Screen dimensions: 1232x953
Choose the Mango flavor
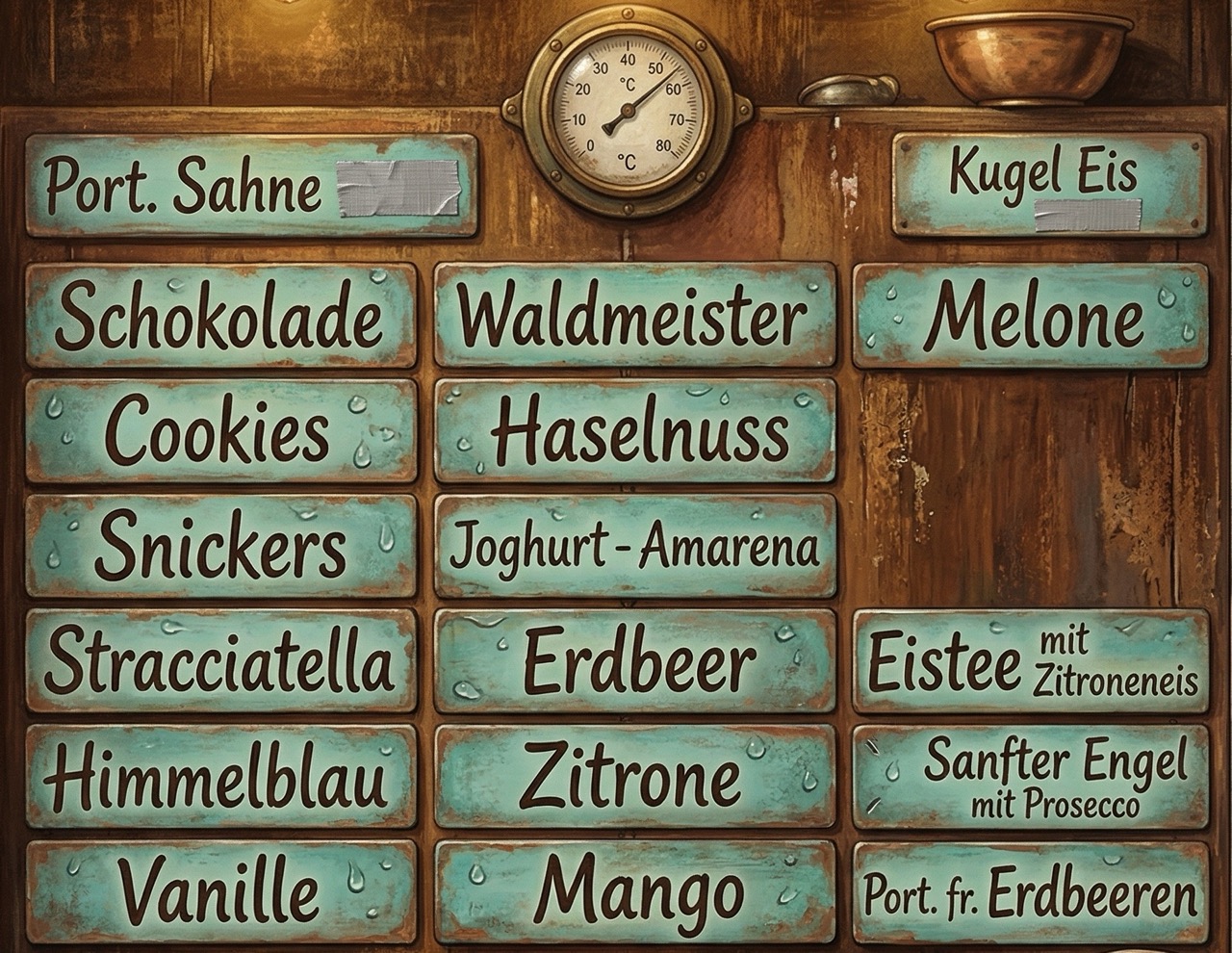(x=634, y=891)
